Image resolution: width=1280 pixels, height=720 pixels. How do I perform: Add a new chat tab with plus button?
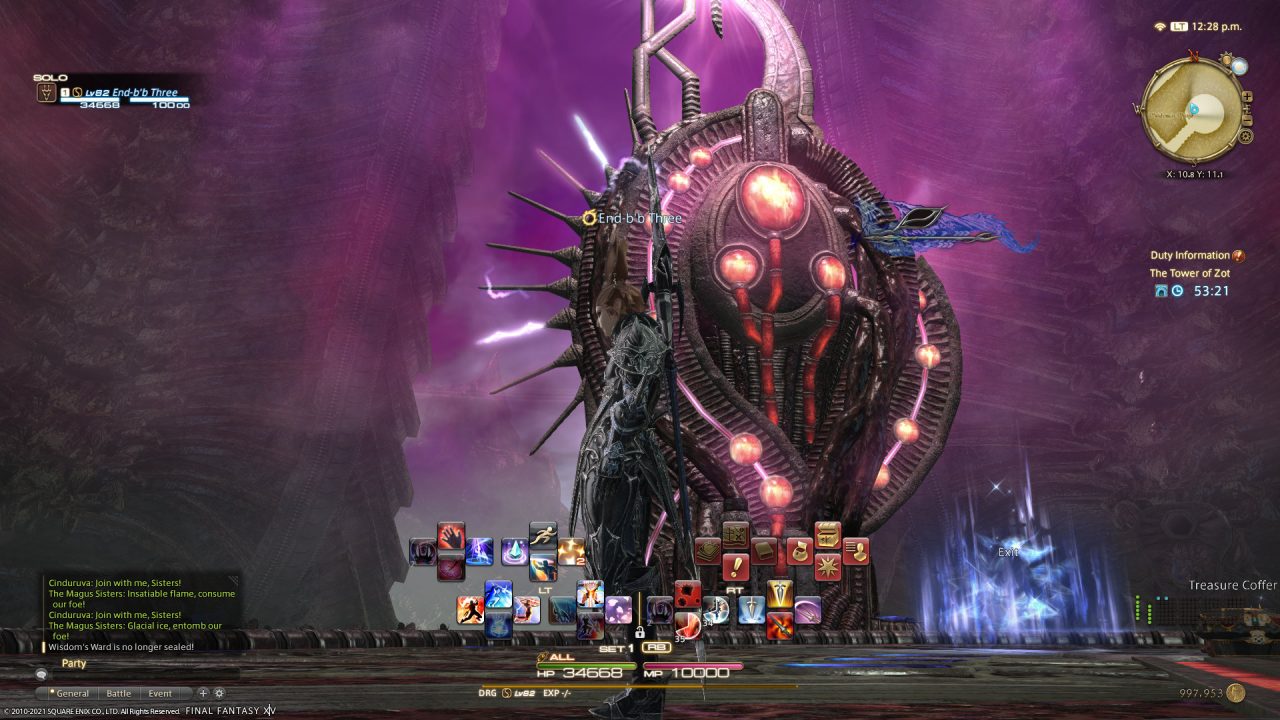203,693
